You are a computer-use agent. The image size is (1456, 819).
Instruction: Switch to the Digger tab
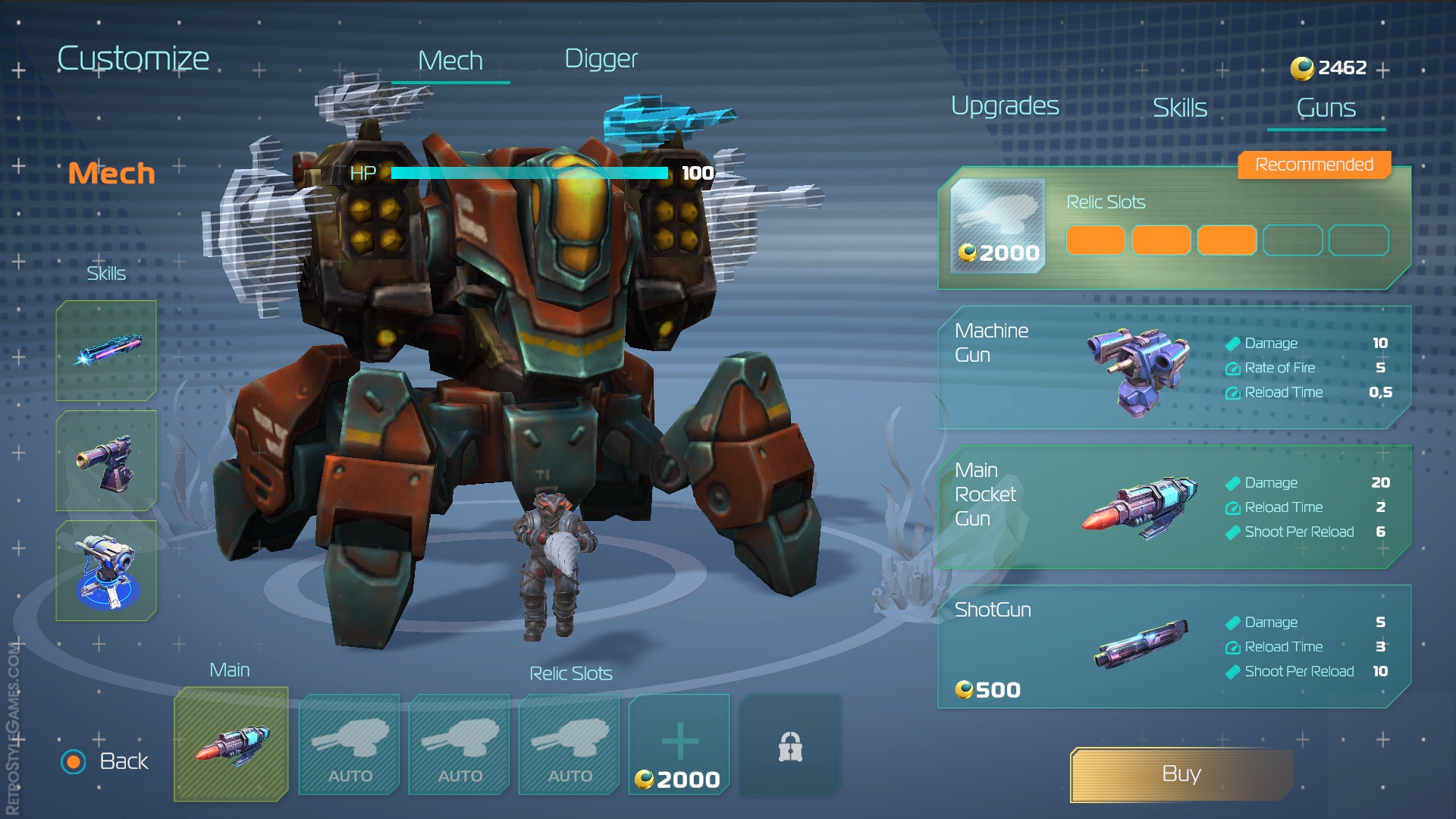601,58
